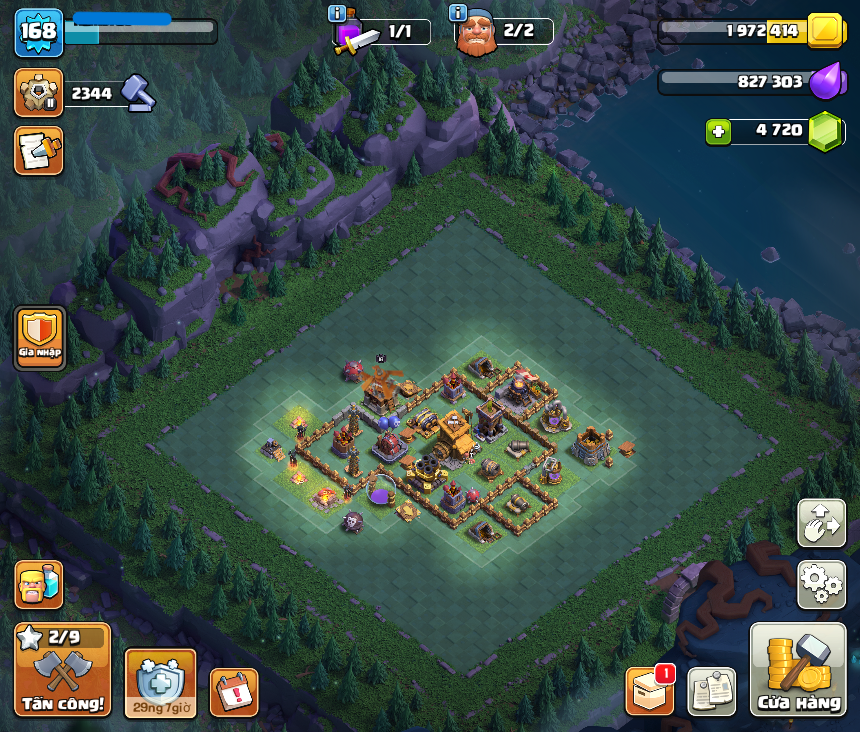Tap the Gia nhập clan shield button

click(x=40, y=338)
